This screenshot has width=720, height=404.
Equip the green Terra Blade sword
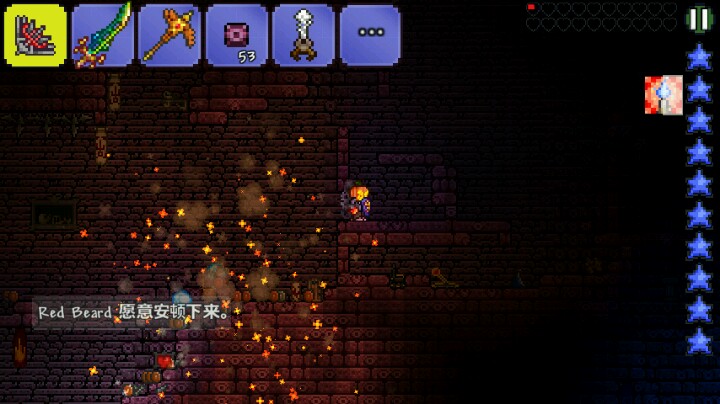click(103, 35)
